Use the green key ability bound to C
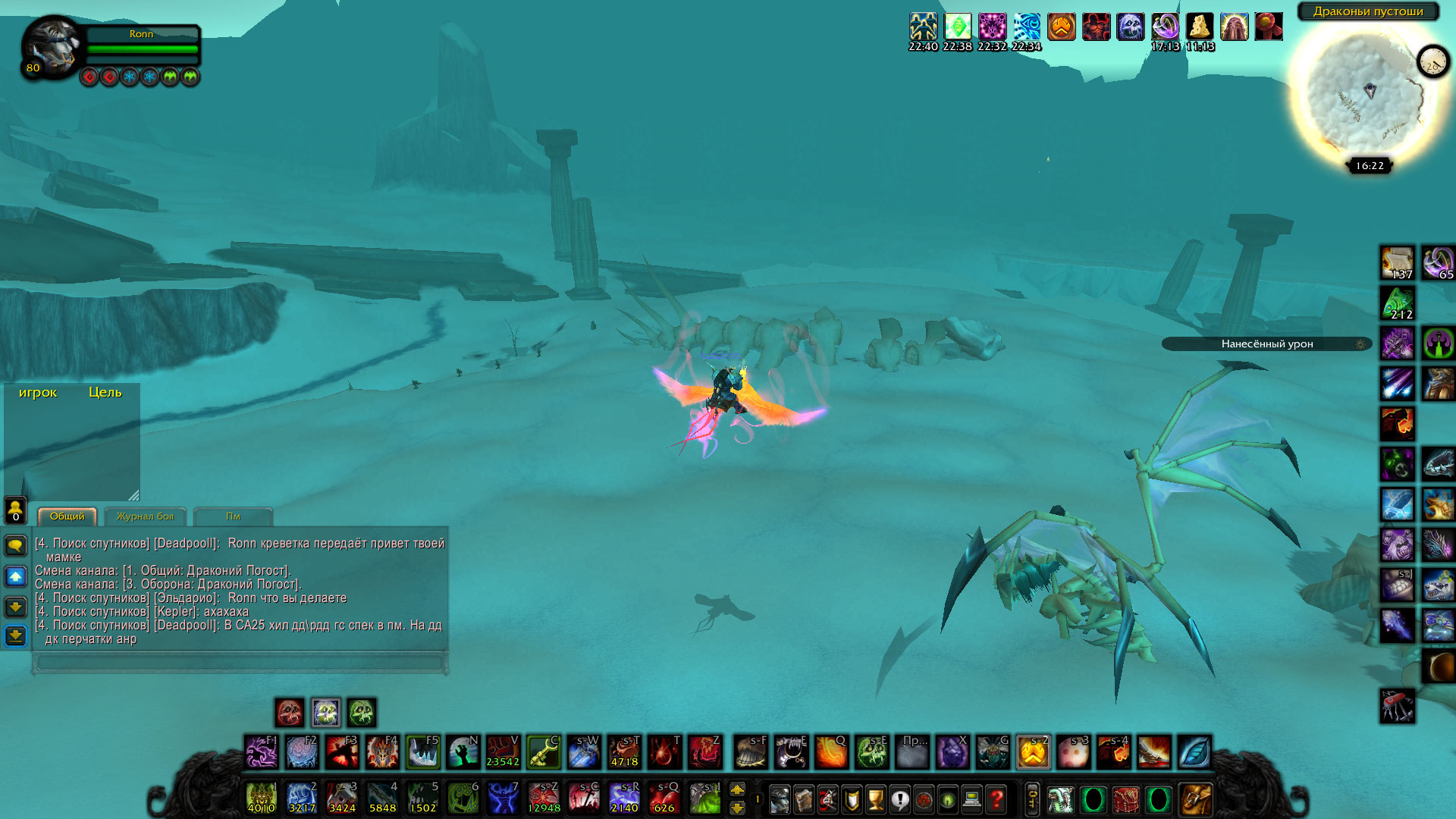 point(543,752)
